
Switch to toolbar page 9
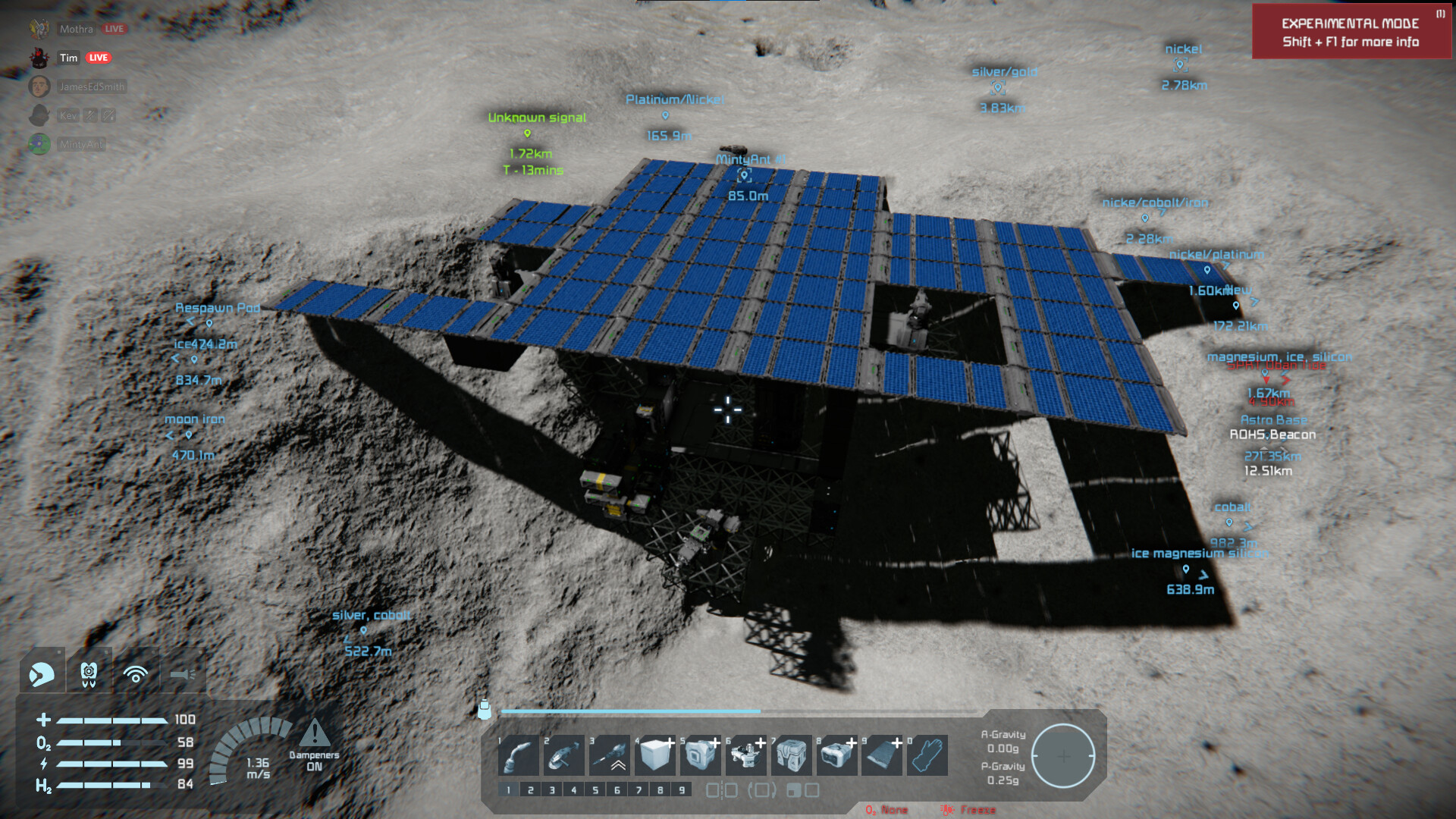click(682, 790)
